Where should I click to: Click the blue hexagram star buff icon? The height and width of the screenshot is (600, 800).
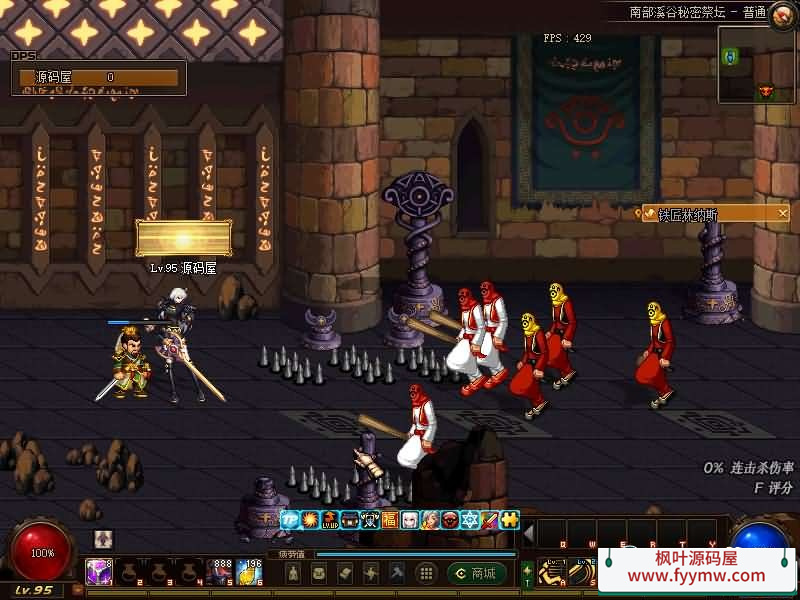[x=470, y=520]
